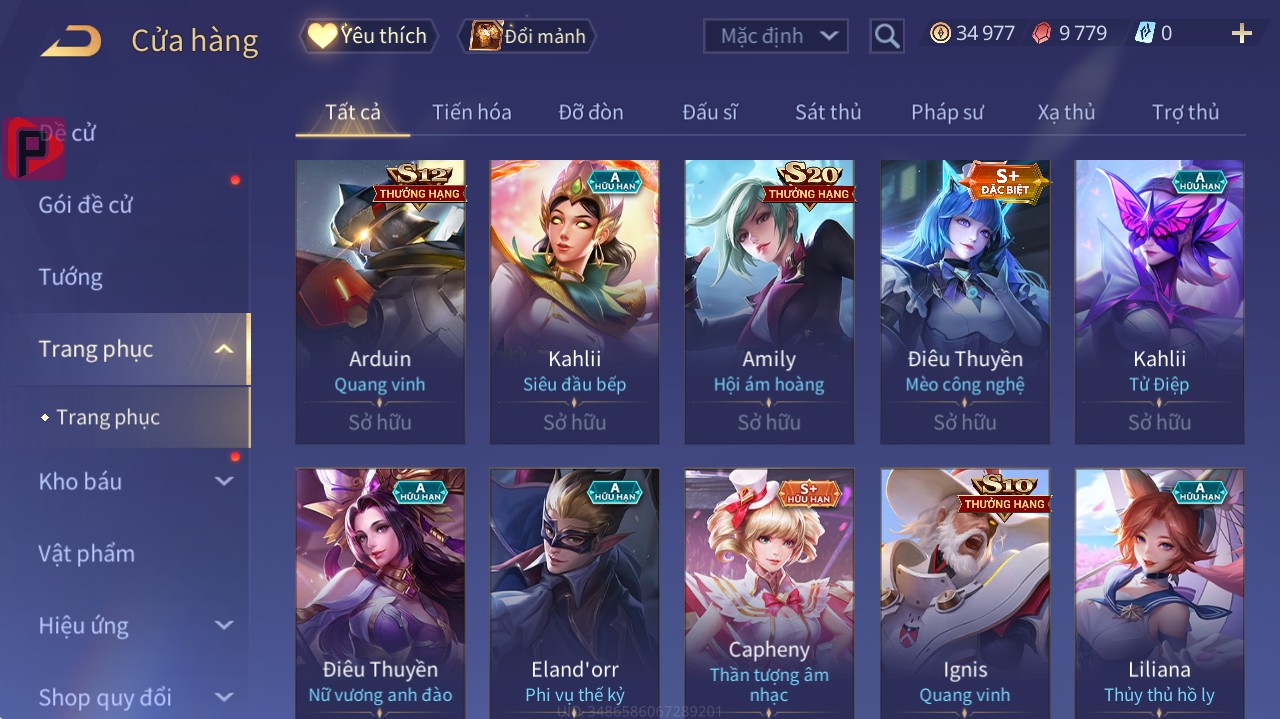The height and width of the screenshot is (719, 1280).
Task: Expand the Mặc định sort dropdown
Action: coord(776,36)
